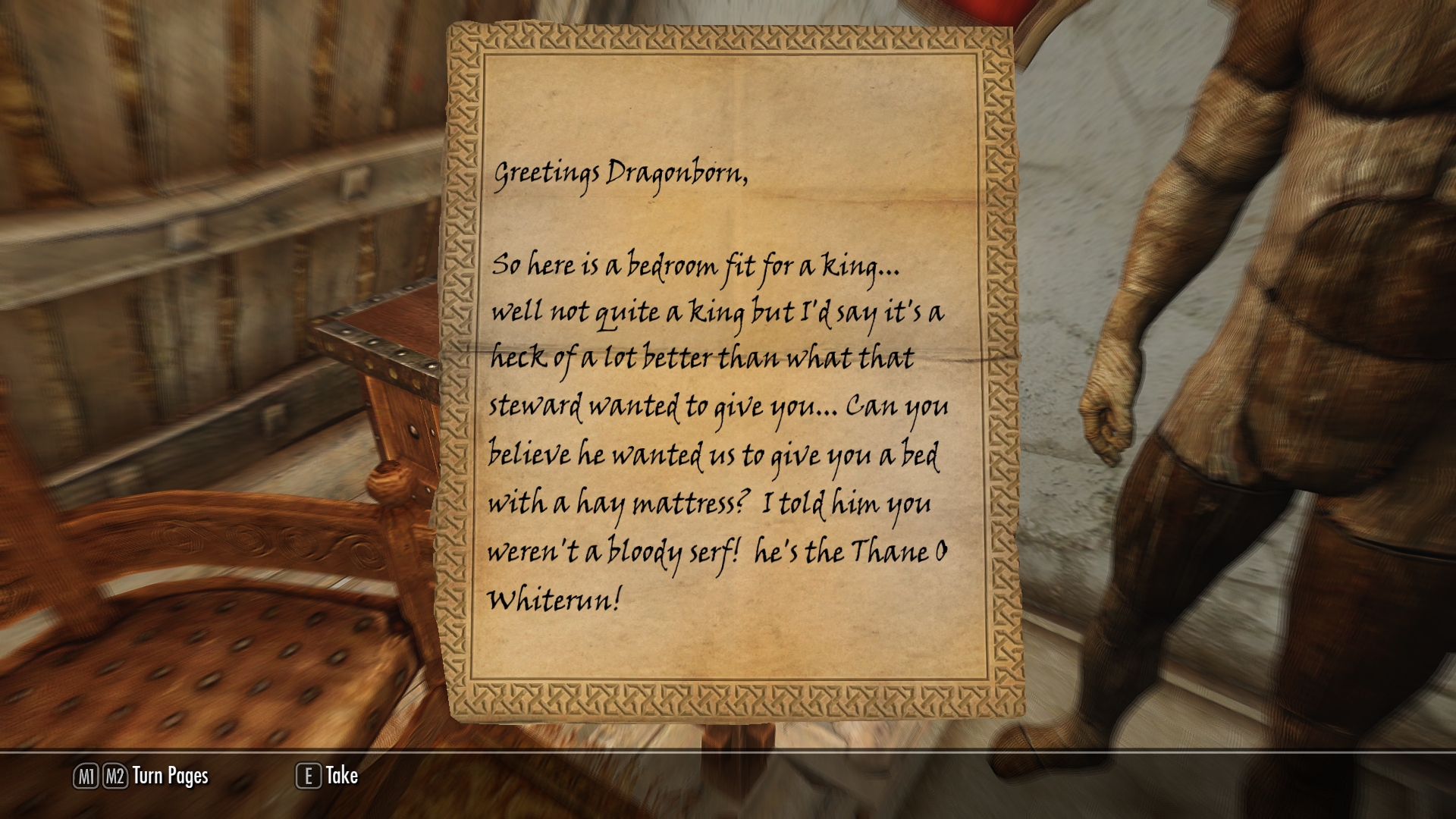Take the note using the Take button

328,776
